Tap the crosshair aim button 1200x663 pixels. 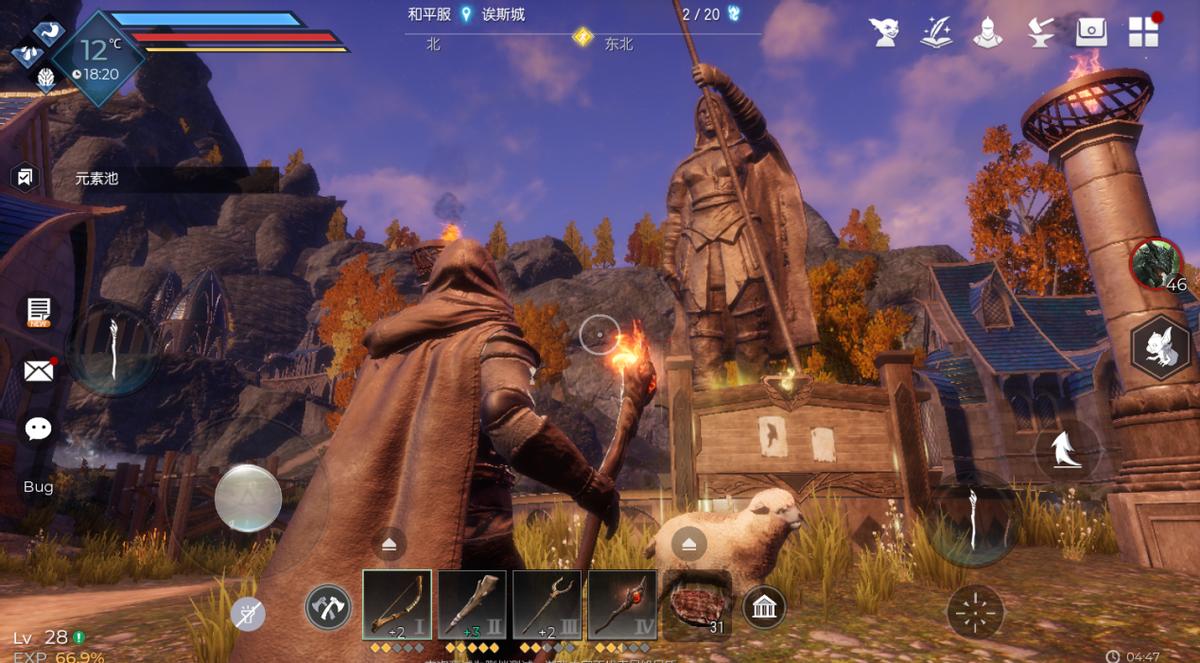975,610
